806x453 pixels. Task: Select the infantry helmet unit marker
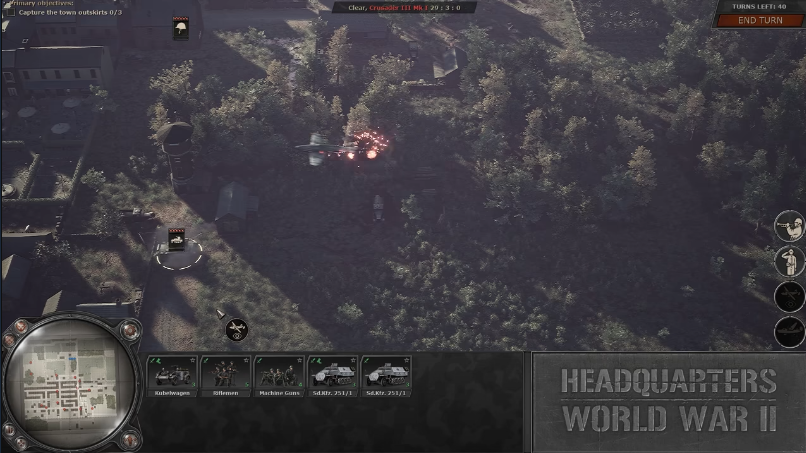181,29
